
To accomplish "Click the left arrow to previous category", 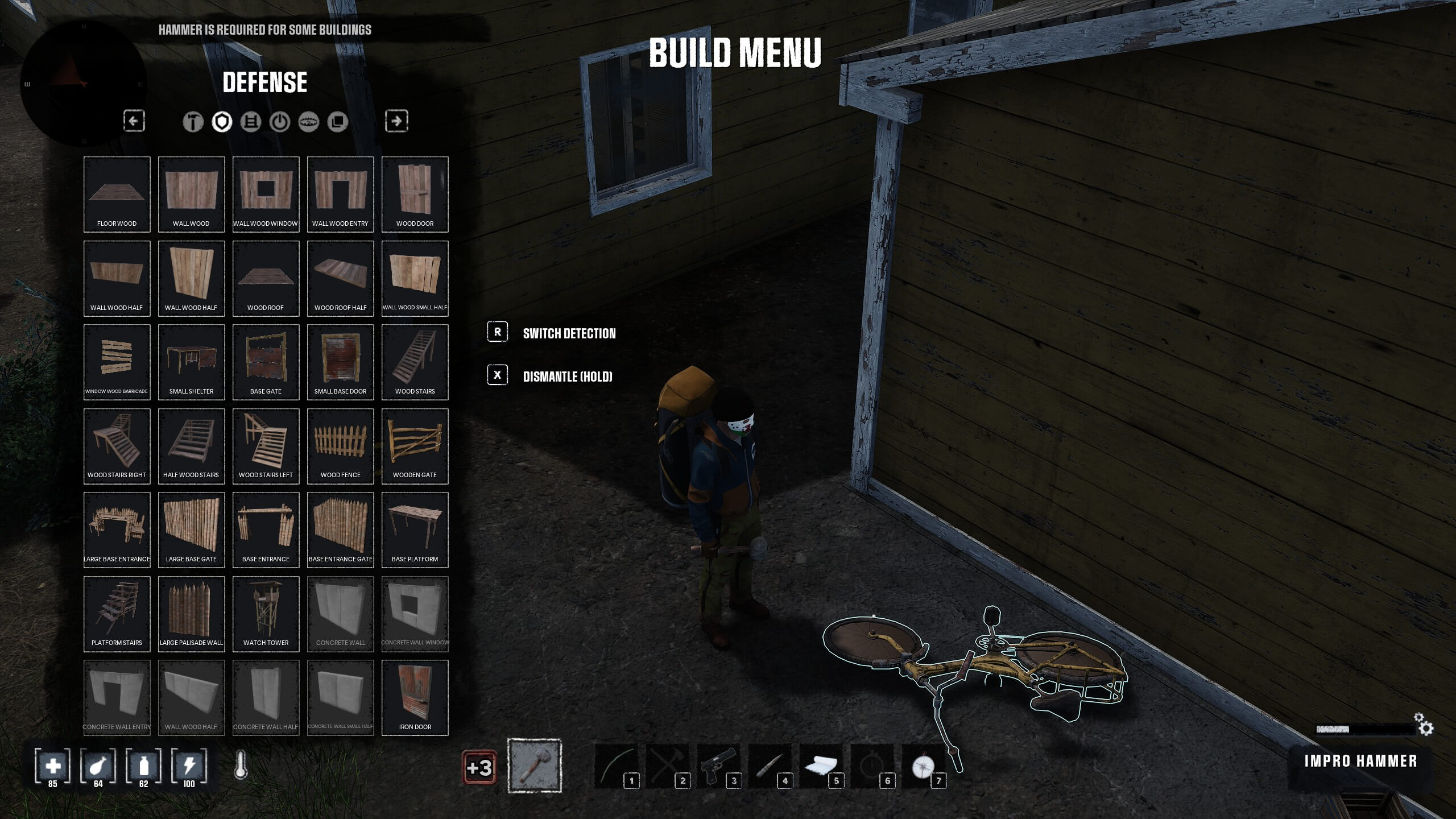I will (135, 121).
